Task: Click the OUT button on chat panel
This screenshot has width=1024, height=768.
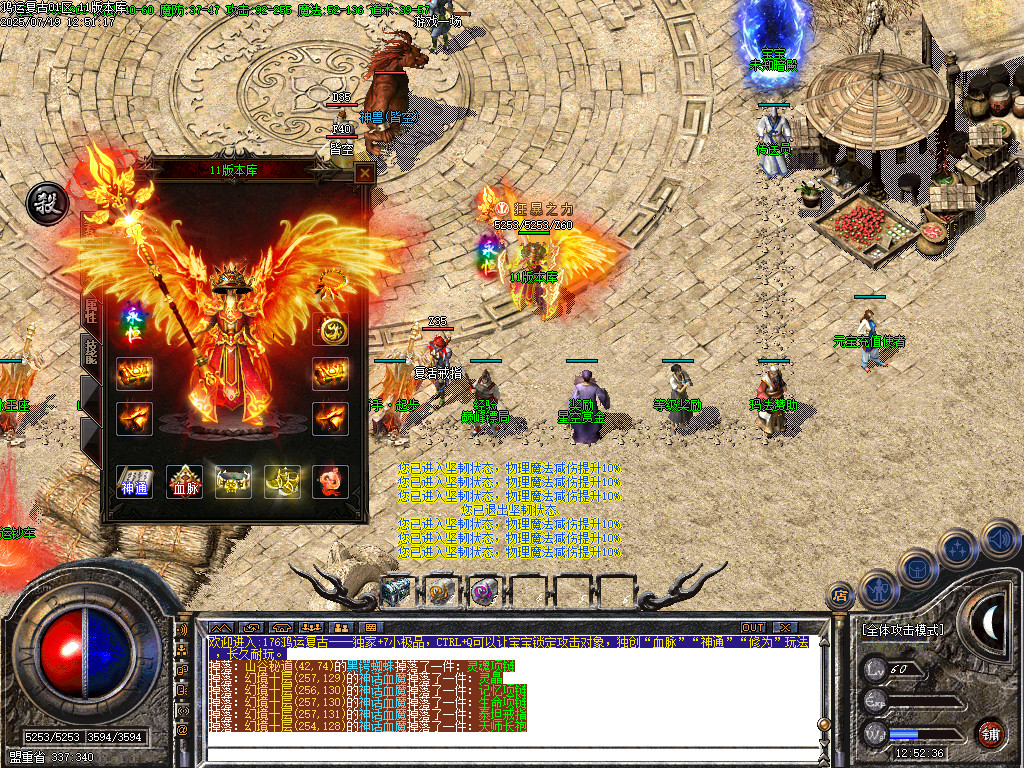Action: pyautogui.click(x=752, y=627)
